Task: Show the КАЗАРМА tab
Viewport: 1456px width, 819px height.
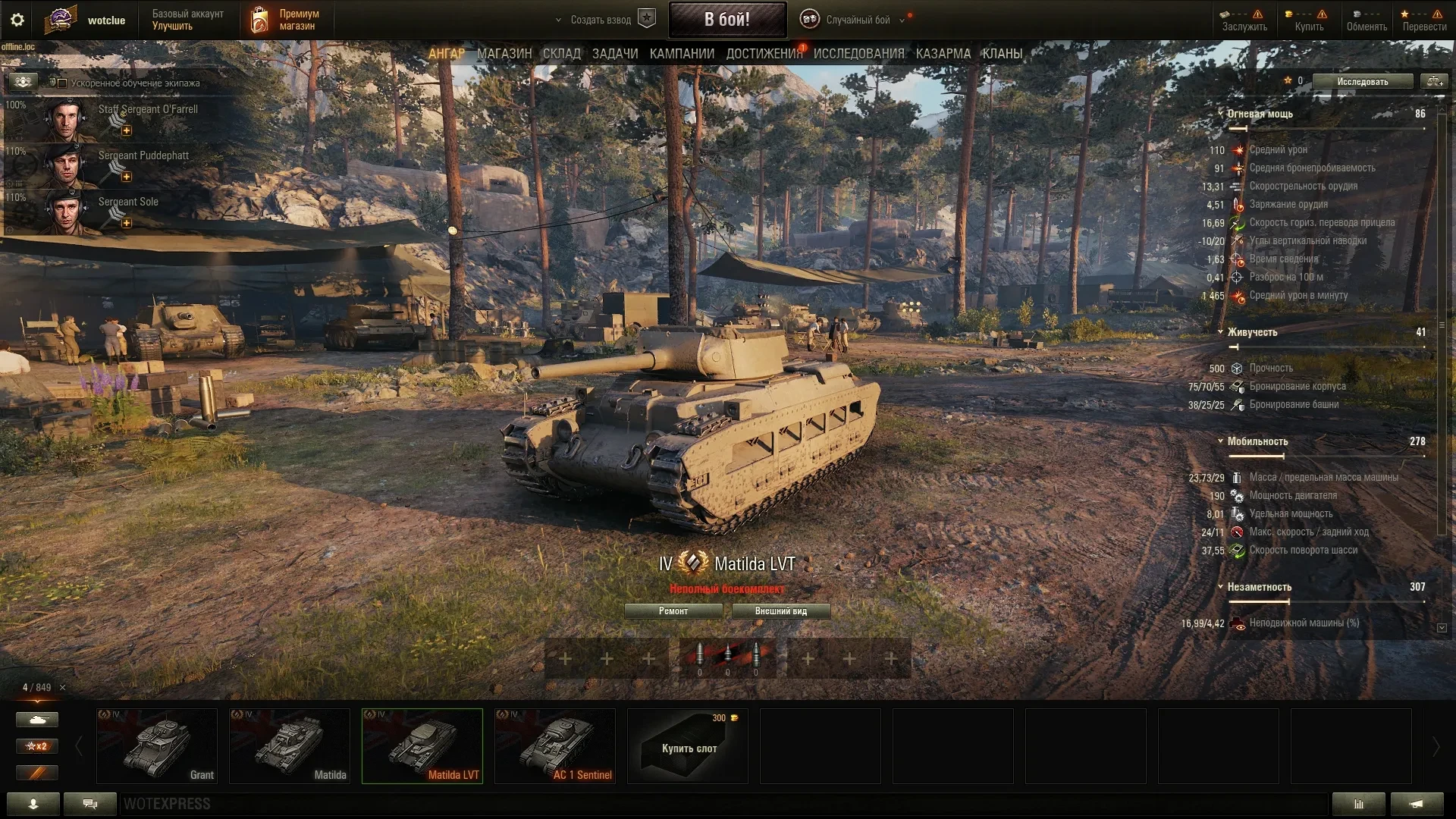Action: (943, 54)
